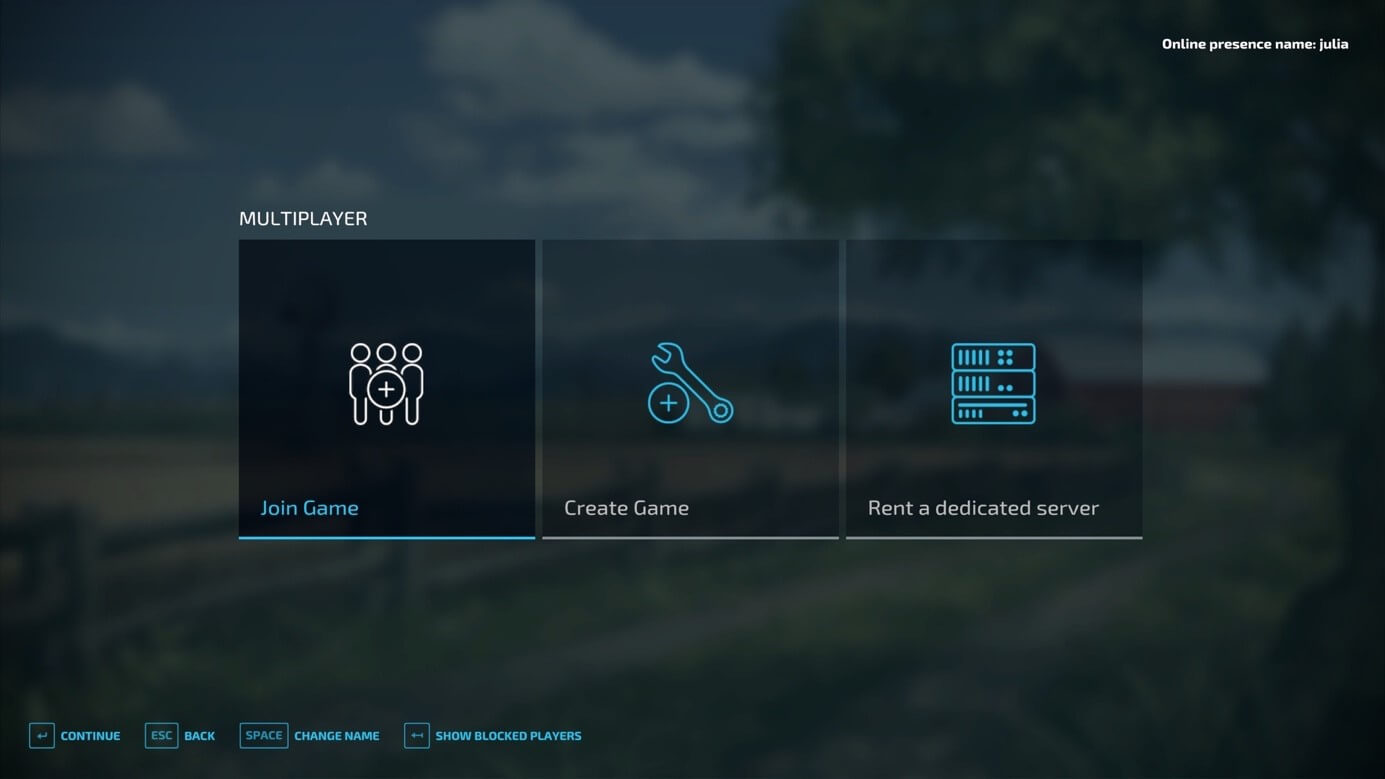This screenshot has width=1385, height=779.
Task: Click the plus circle on the wrench icon
Action: 667,404
